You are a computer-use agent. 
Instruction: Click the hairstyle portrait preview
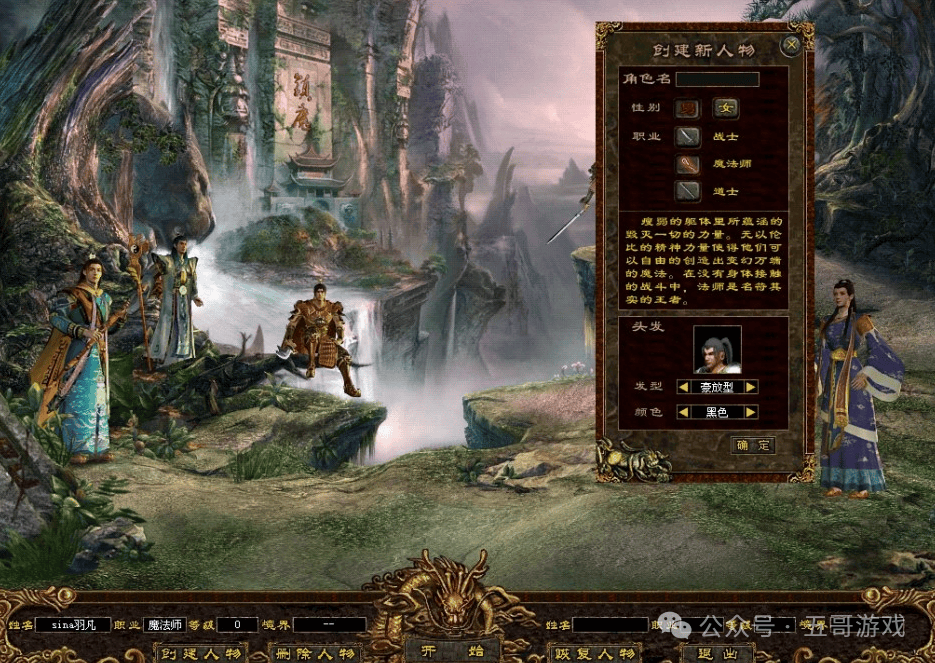(x=717, y=349)
